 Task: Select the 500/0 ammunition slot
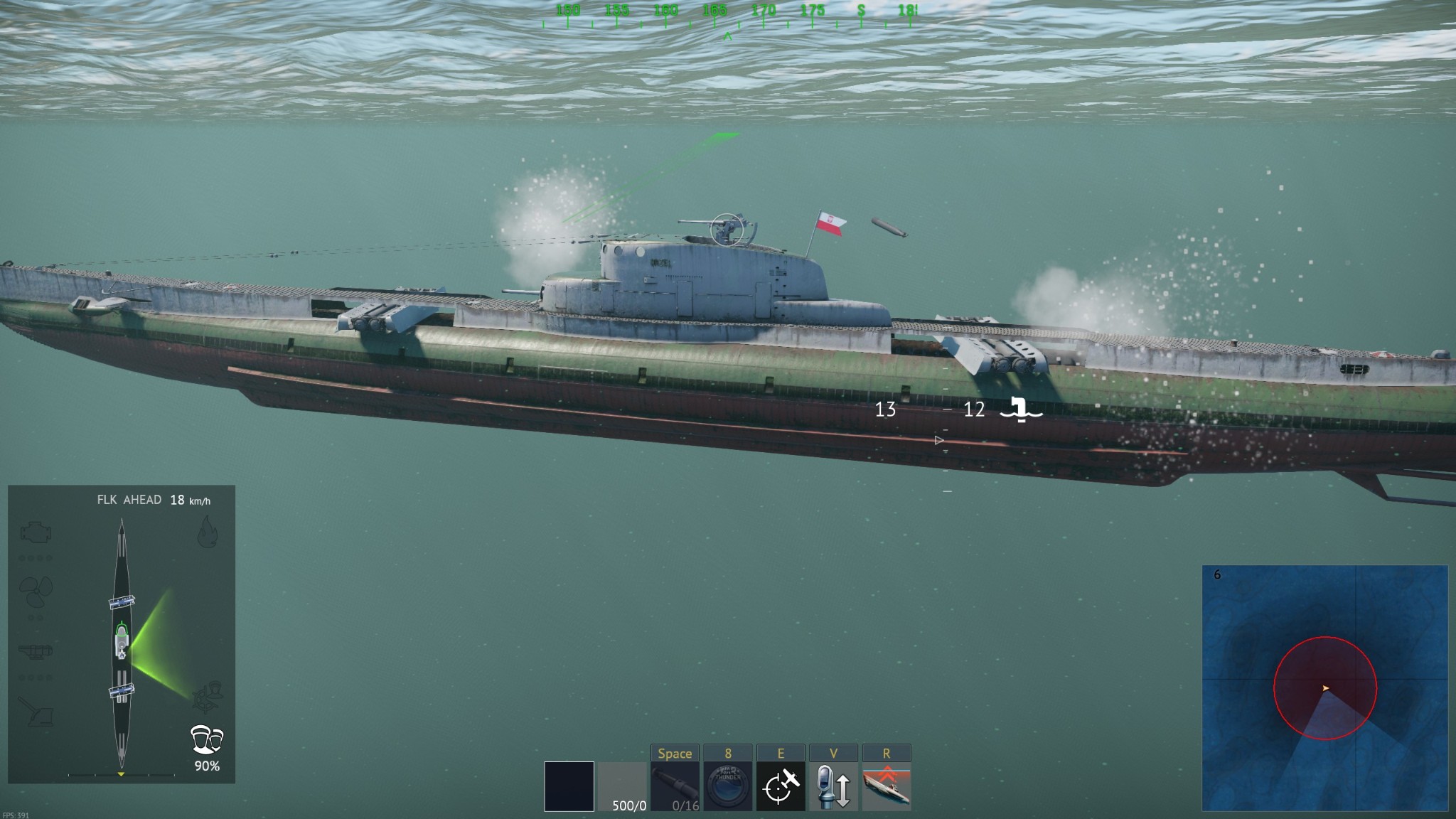pos(622,786)
